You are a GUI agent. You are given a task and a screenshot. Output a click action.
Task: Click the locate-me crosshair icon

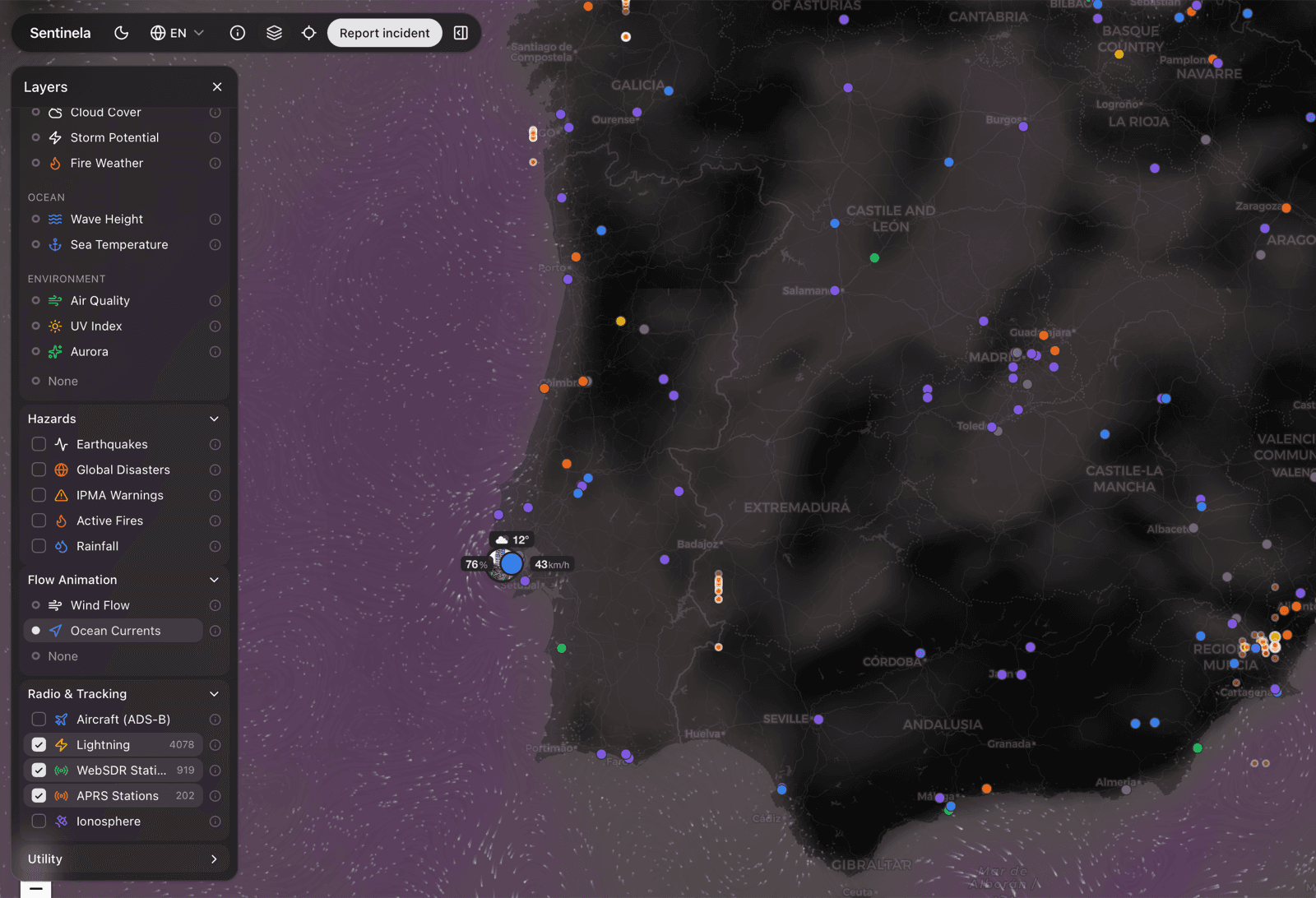tap(308, 33)
